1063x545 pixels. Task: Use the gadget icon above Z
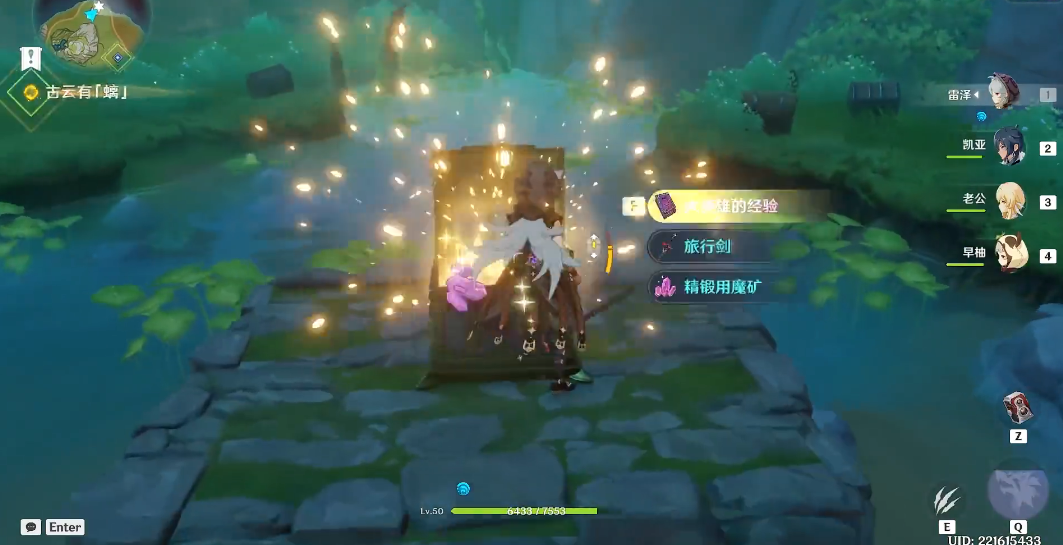pos(1018,409)
